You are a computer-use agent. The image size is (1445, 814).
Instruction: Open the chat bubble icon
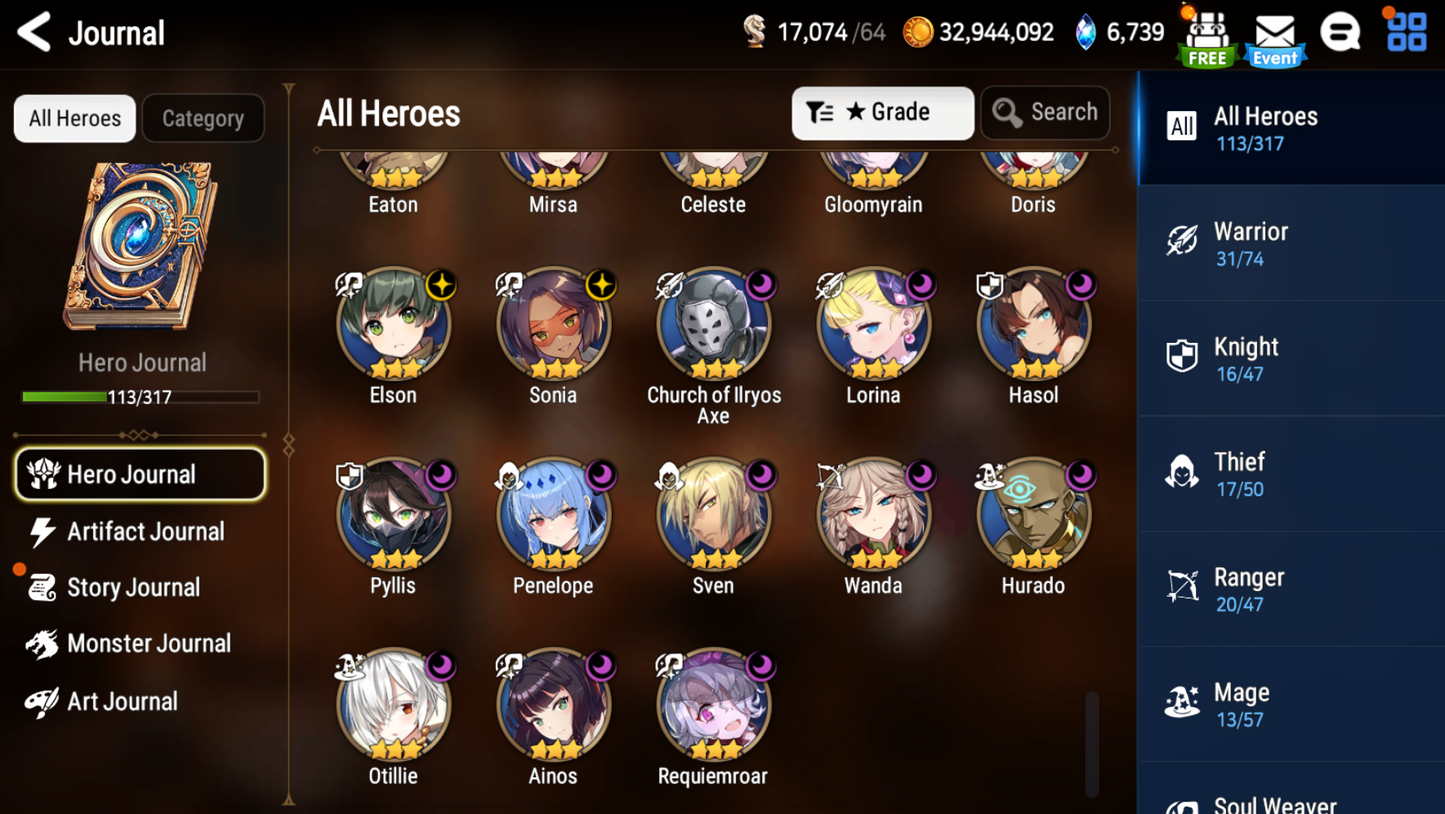coord(1341,31)
